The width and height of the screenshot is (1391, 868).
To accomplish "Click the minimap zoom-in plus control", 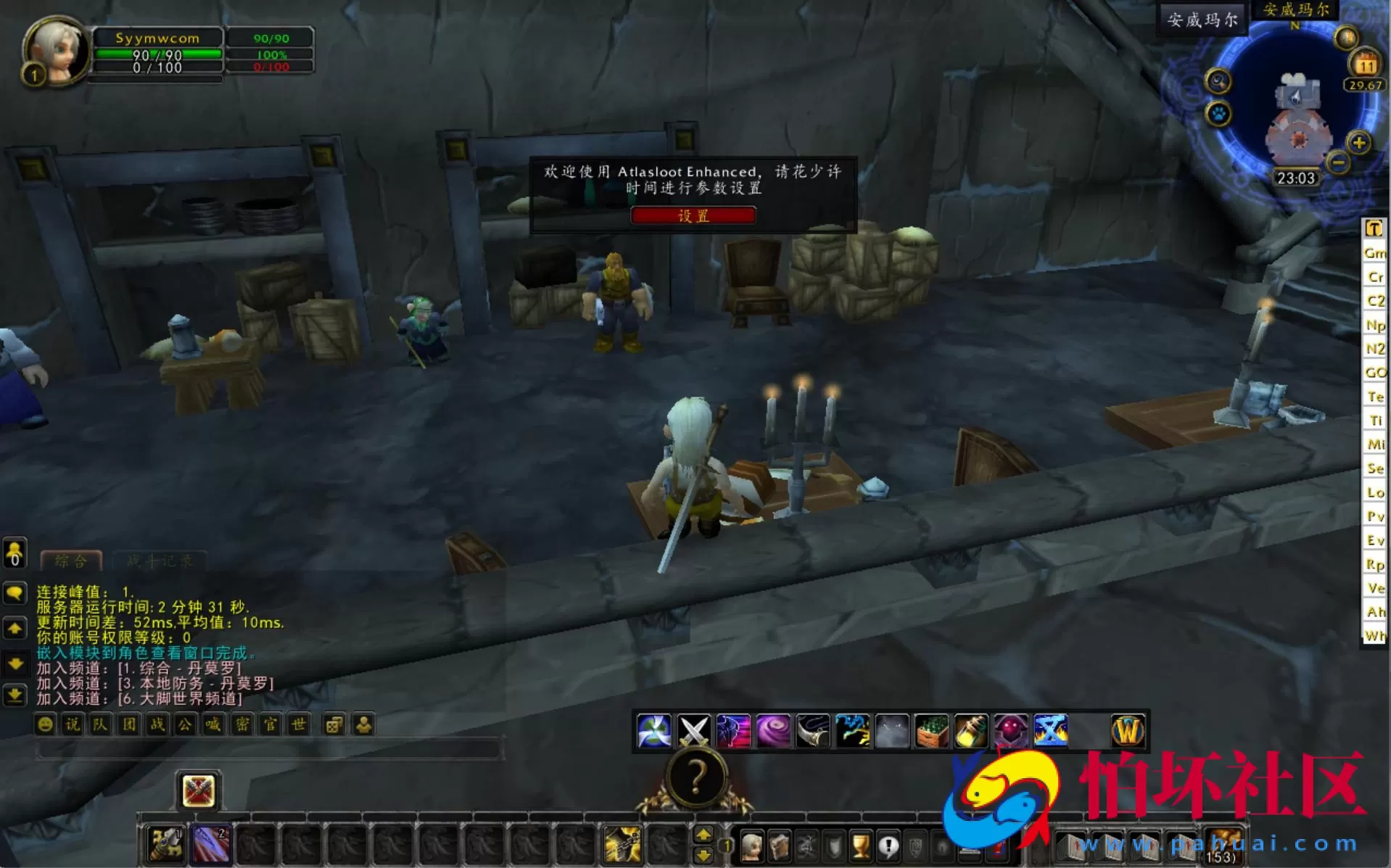I will [x=1359, y=142].
